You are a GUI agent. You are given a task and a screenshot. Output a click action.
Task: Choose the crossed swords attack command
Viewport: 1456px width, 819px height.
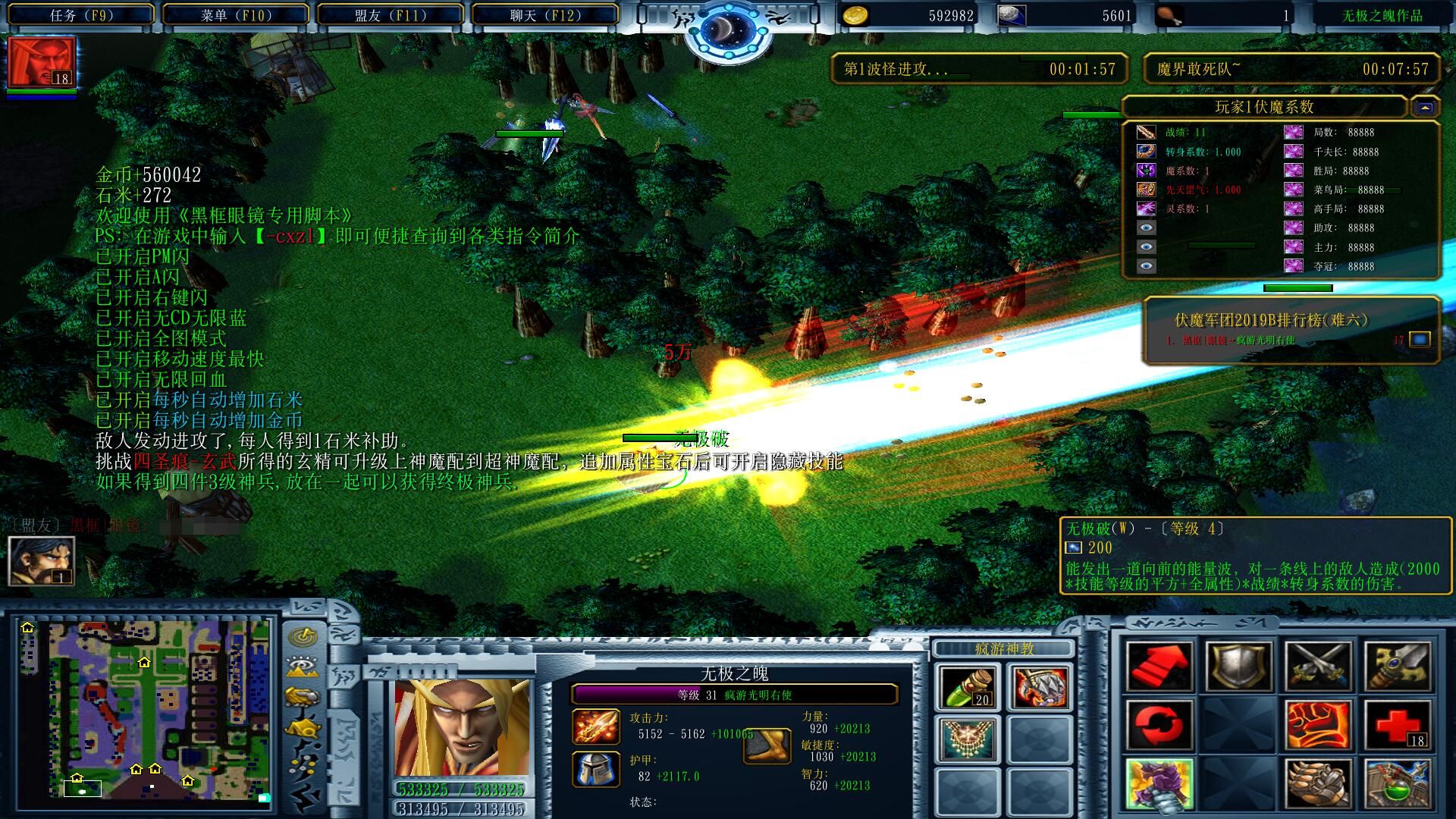click(x=1318, y=667)
